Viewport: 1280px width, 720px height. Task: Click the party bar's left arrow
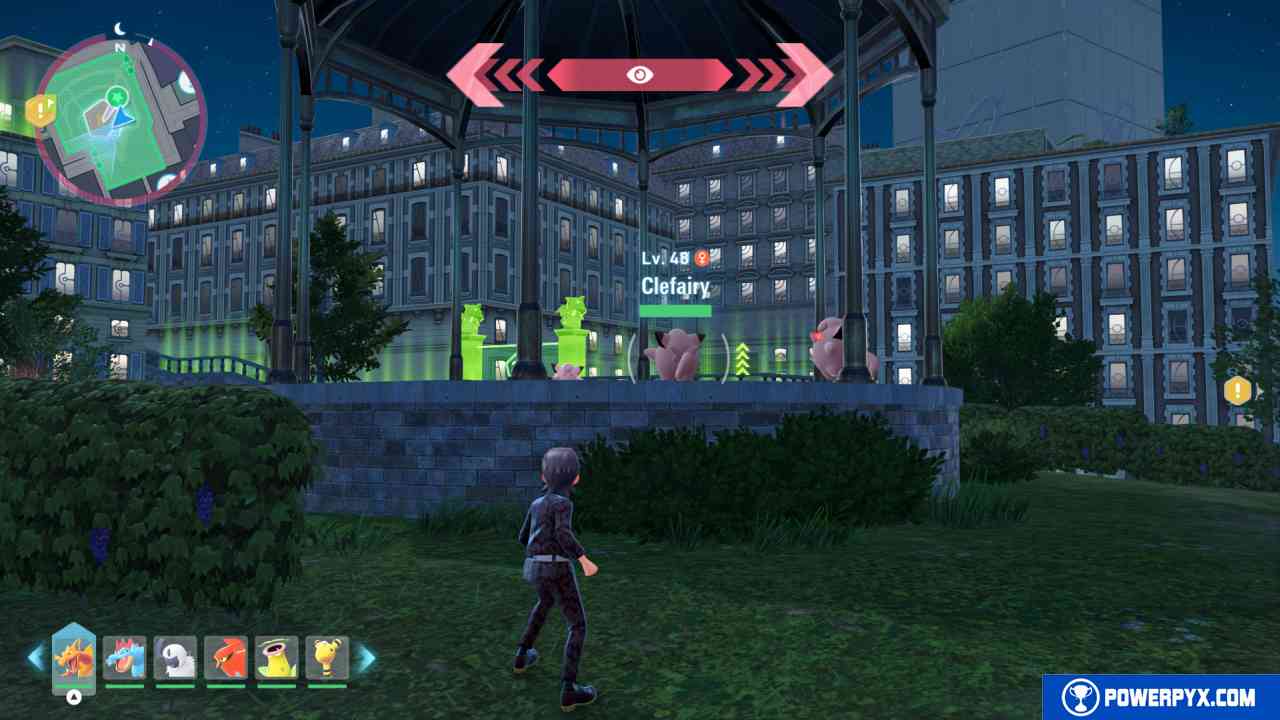[36, 657]
